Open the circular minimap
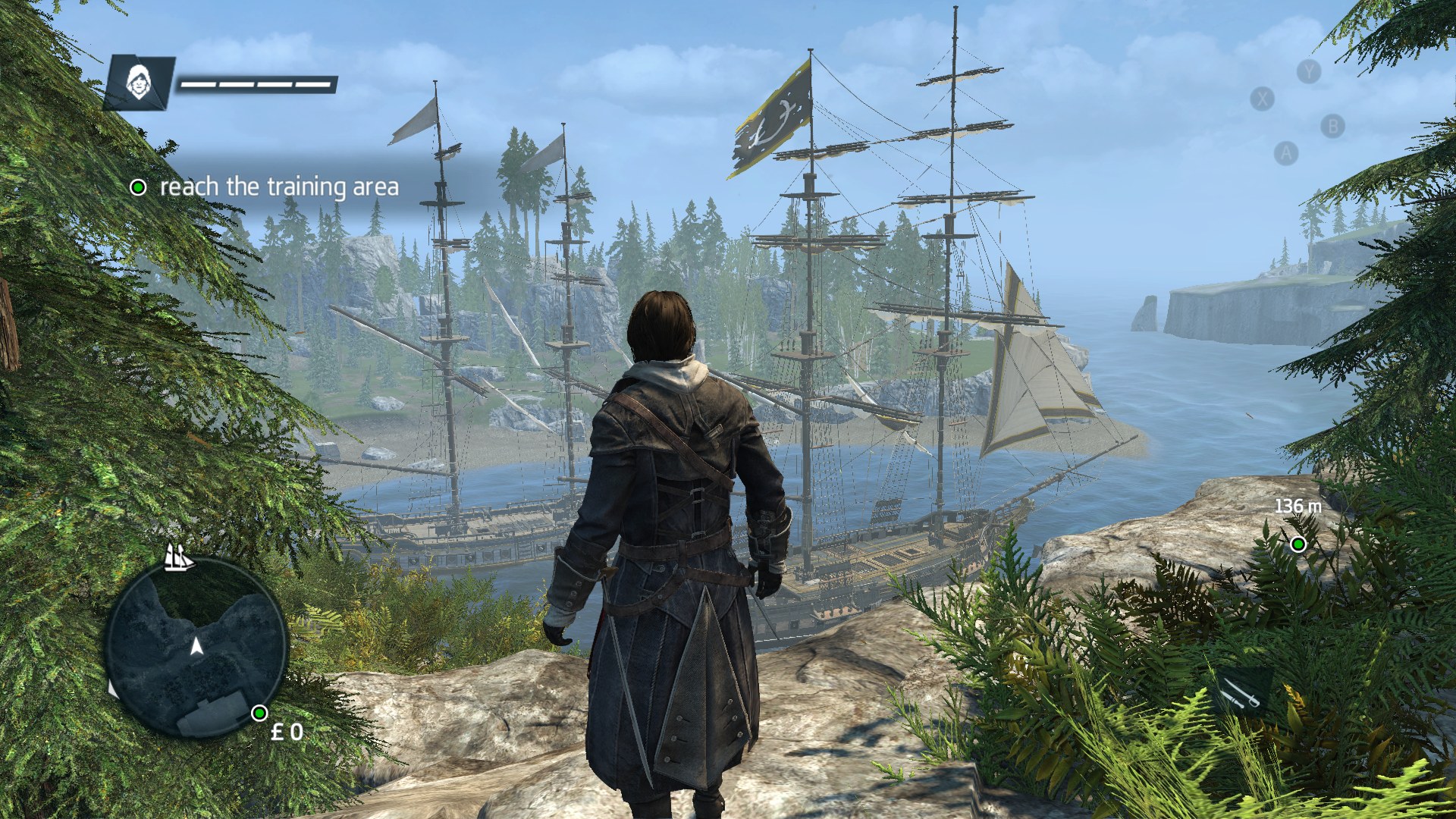The width and height of the screenshot is (1456, 819). pyautogui.click(x=196, y=648)
